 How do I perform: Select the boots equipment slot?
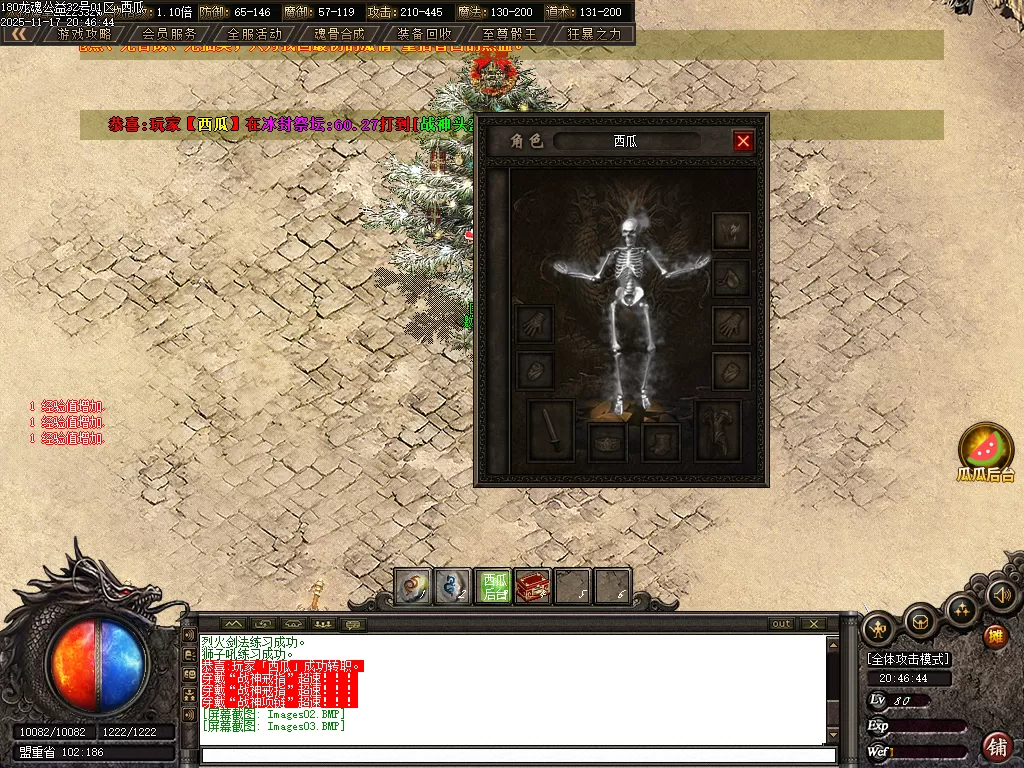(661, 442)
